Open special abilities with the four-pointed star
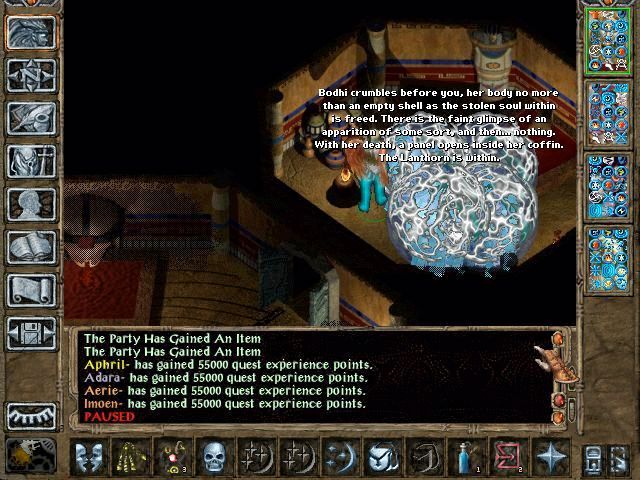 click(551, 456)
